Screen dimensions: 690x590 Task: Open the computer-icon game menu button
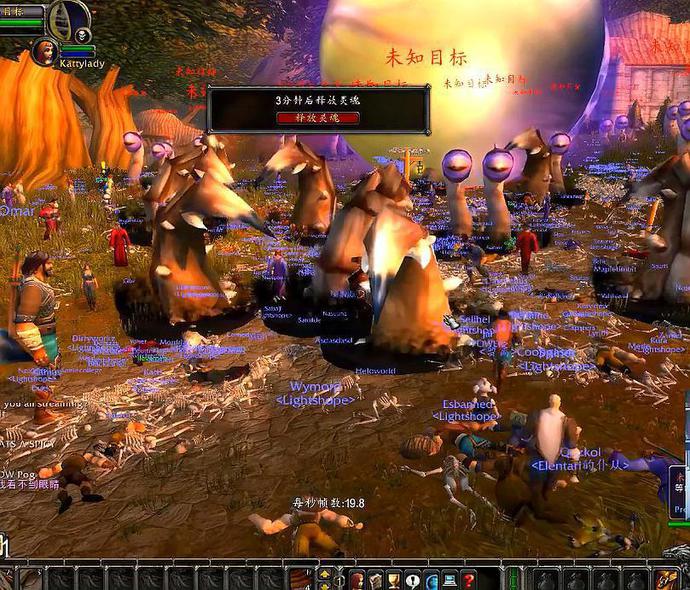coord(450,580)
